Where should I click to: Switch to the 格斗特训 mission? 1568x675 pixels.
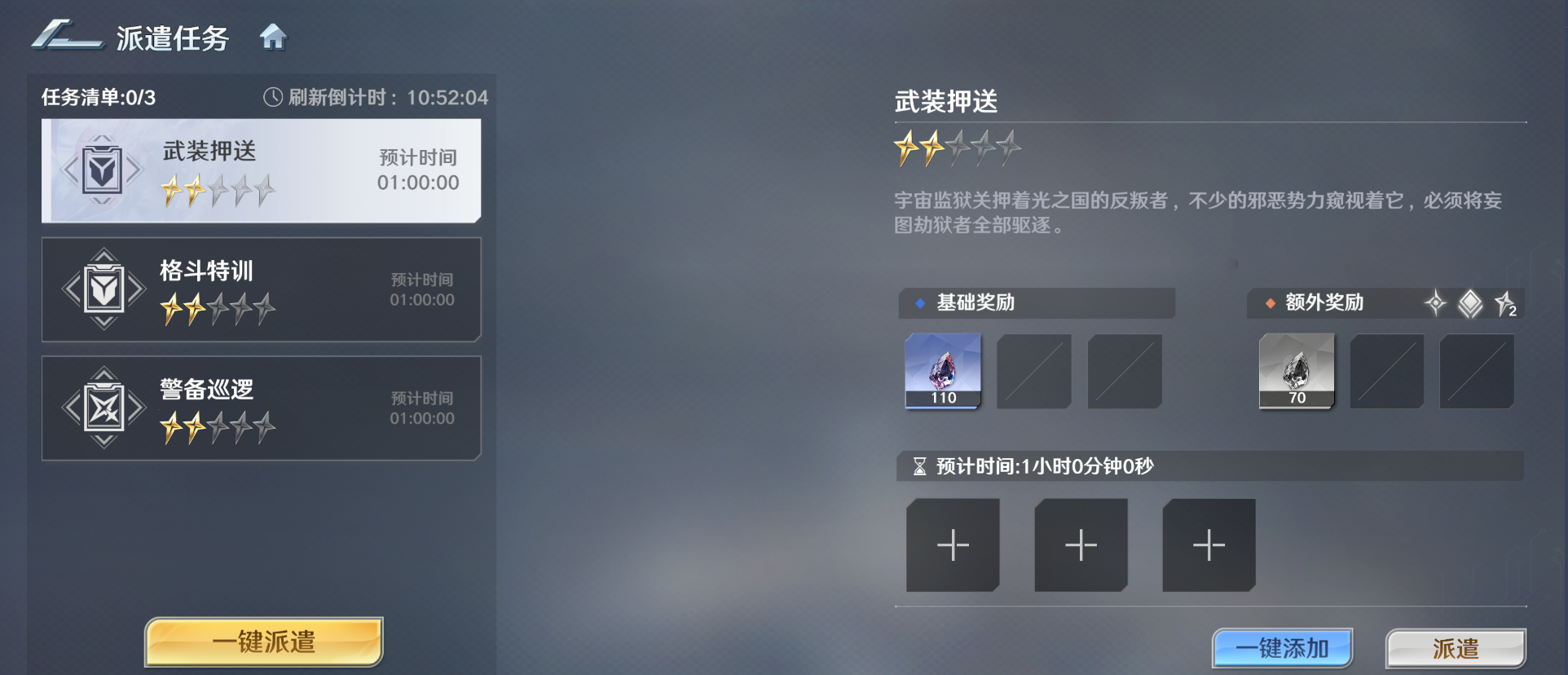[x=261, y=288]
